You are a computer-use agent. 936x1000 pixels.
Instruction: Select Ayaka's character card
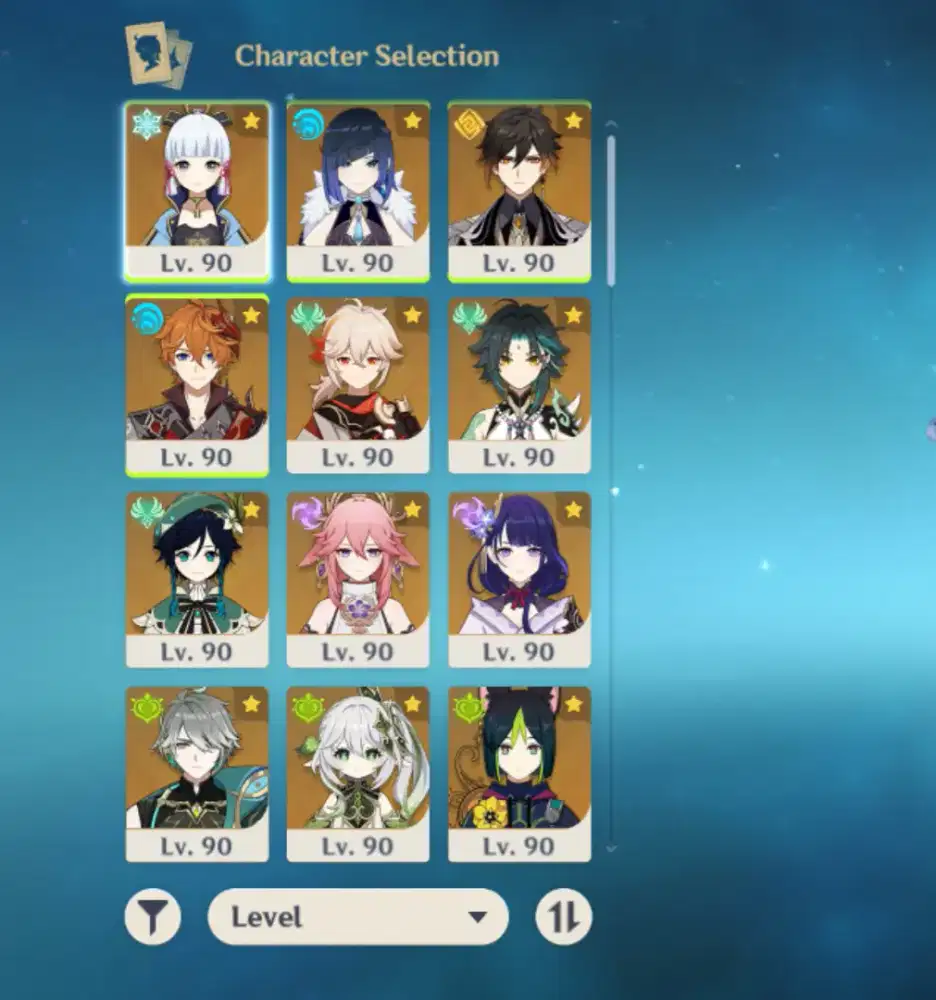(197, 190)
